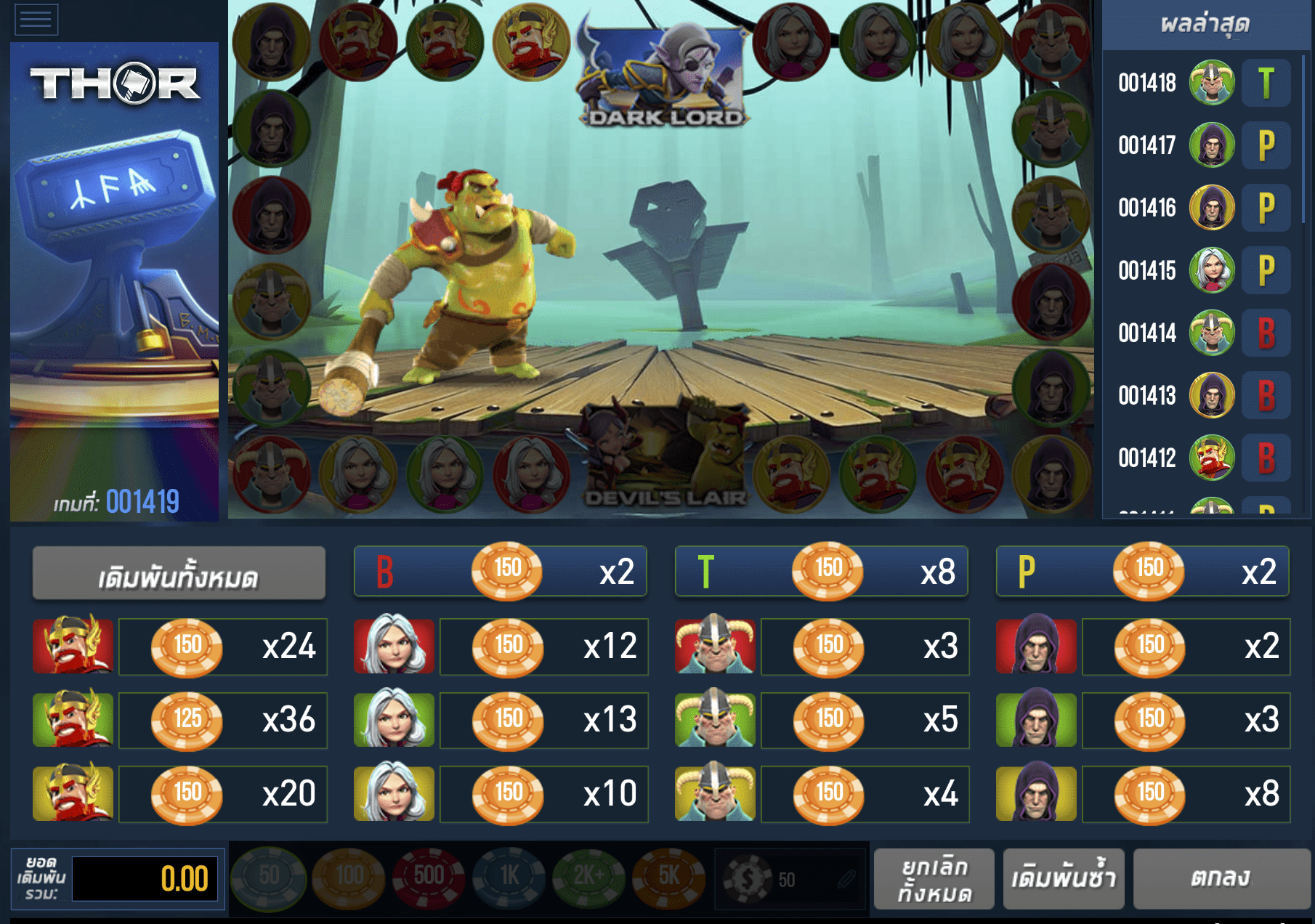1315x924 pixels.
Task: Open the hamburger menu
Action: [x=37, y=20]
